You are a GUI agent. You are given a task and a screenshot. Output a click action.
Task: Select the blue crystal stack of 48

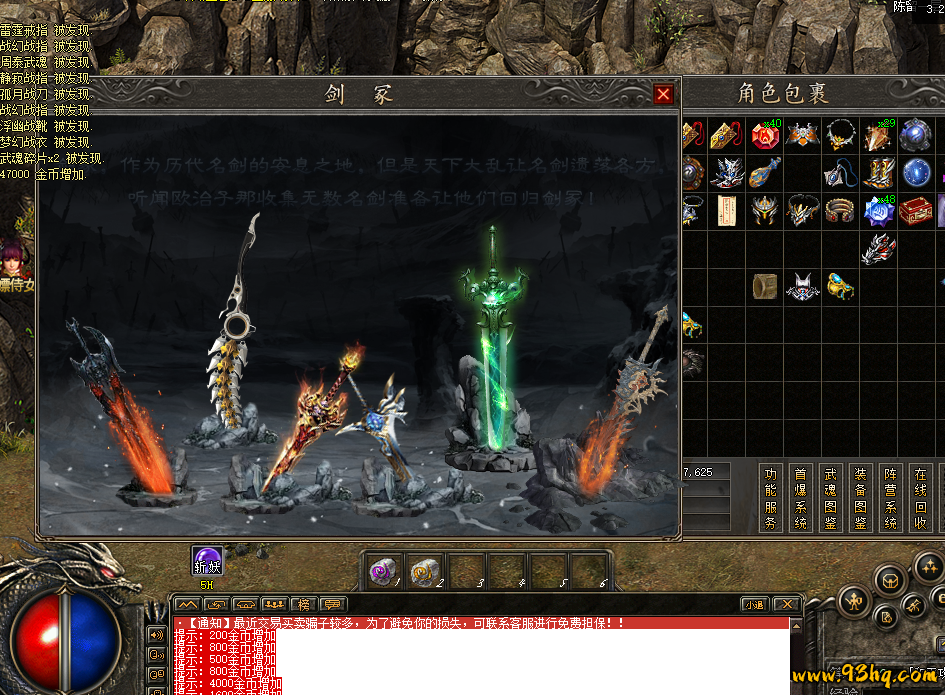tap(879, 210)
